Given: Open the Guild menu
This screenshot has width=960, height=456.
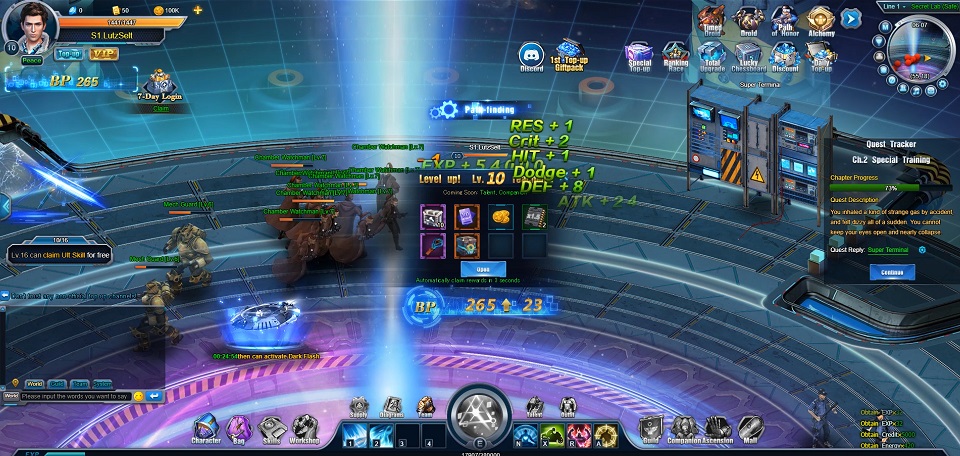Looking at the screenshot, I should coord(651,428).
